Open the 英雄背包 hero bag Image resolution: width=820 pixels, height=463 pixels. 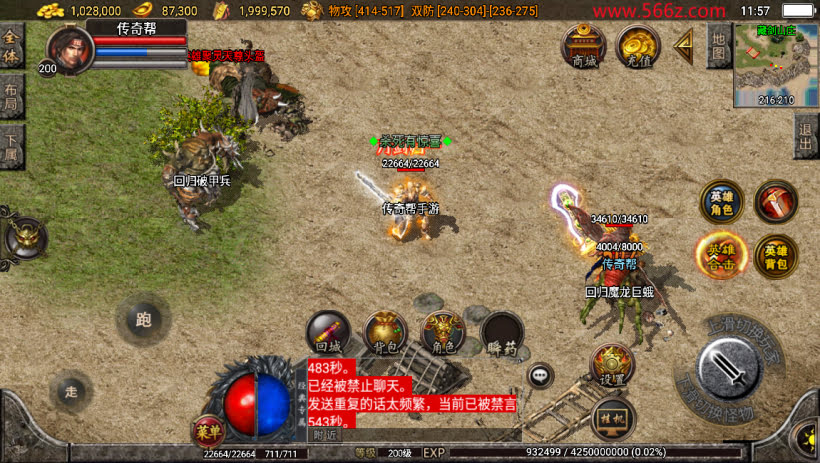click(775, 254)
